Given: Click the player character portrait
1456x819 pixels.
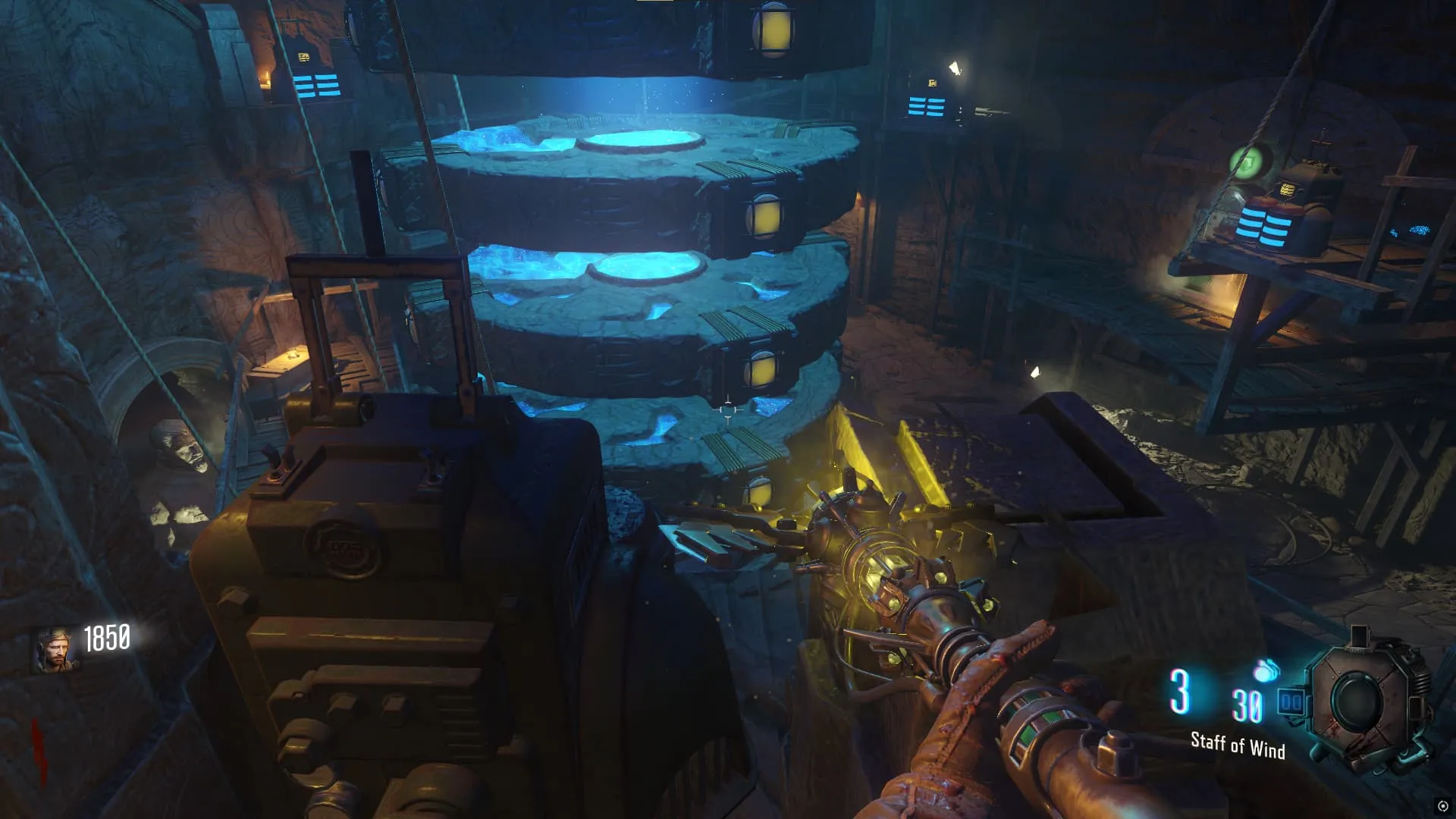Looking at the screenshot, I should (55, 651).
